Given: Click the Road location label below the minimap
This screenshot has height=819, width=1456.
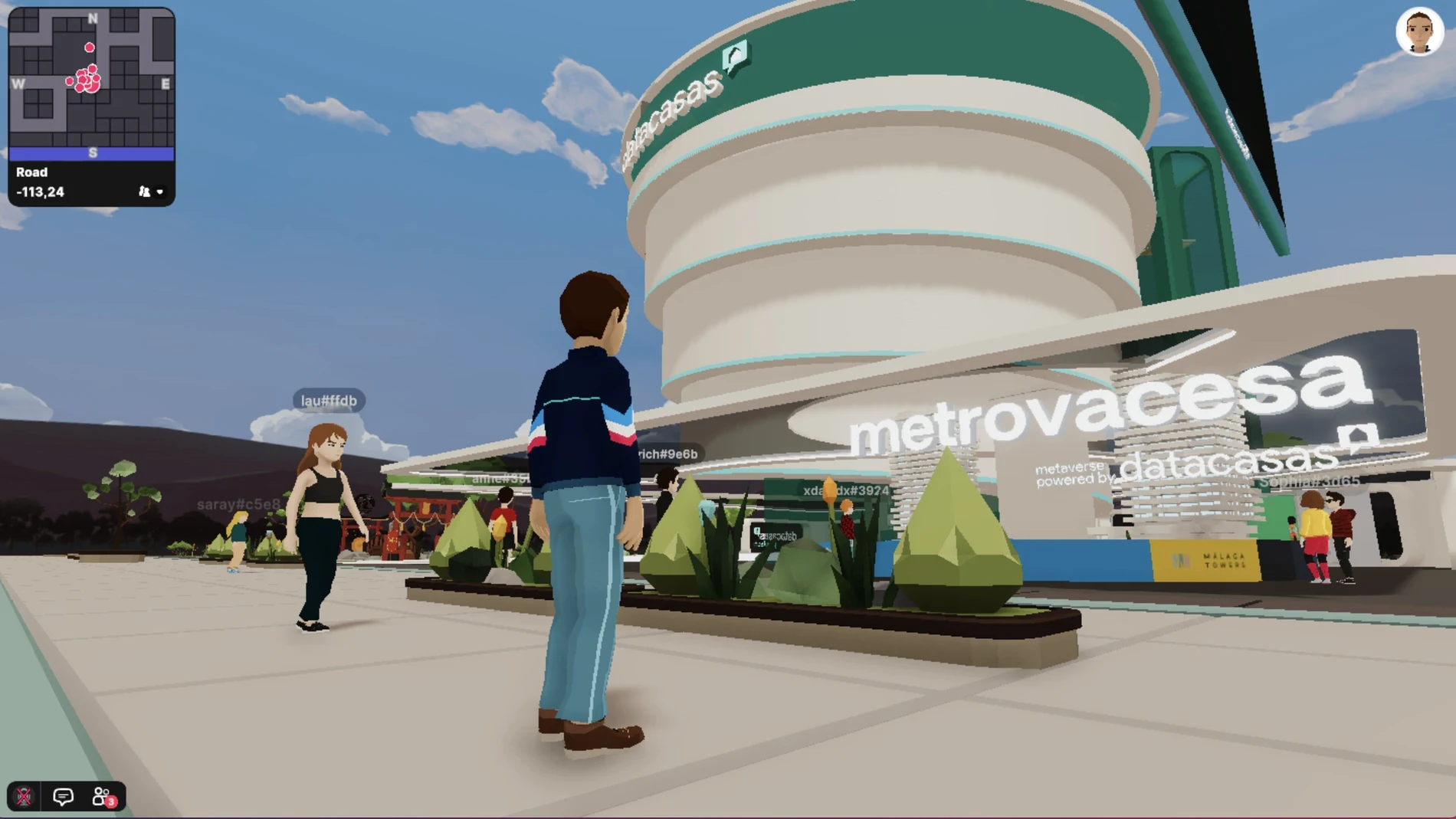Looking at the screenshot, I should point(32,172).
